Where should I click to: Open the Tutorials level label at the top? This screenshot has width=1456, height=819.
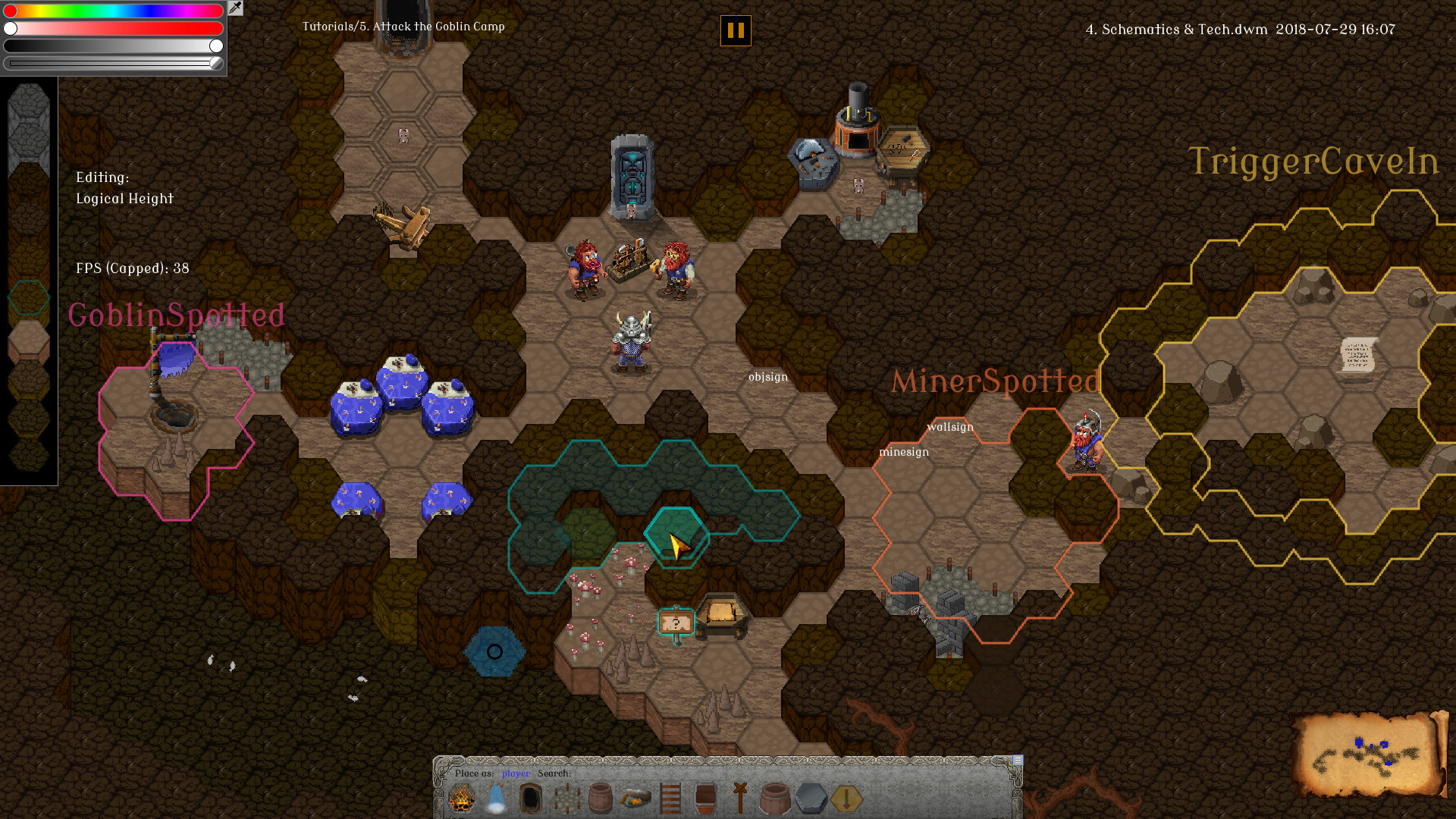403,27
